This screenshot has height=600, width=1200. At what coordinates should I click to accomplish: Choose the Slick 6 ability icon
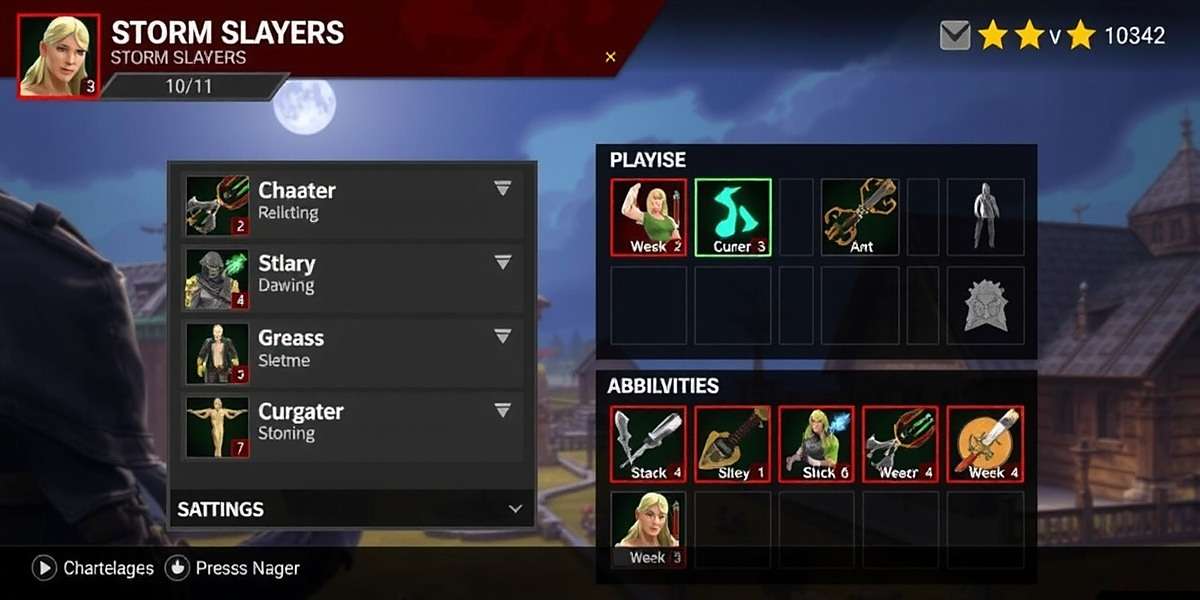(817, 444)
